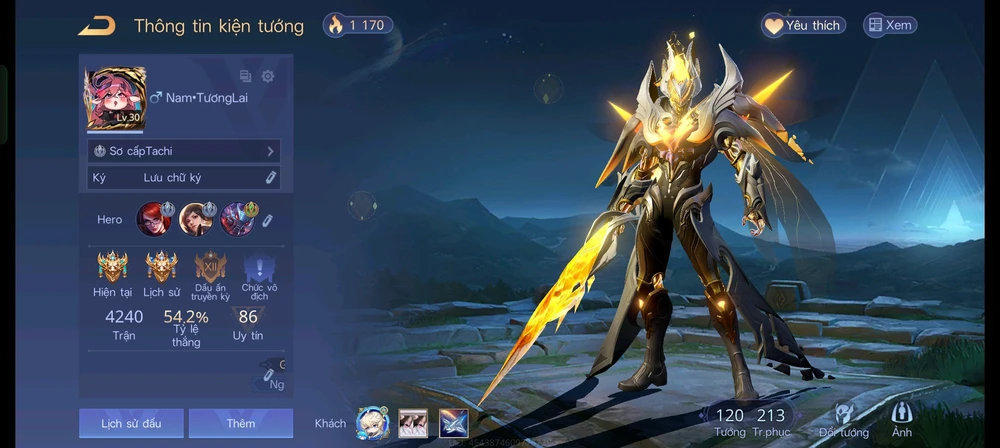Open Dấu ấn truyền kỳ badge
1000x448 pixels.
pos(210,268)
